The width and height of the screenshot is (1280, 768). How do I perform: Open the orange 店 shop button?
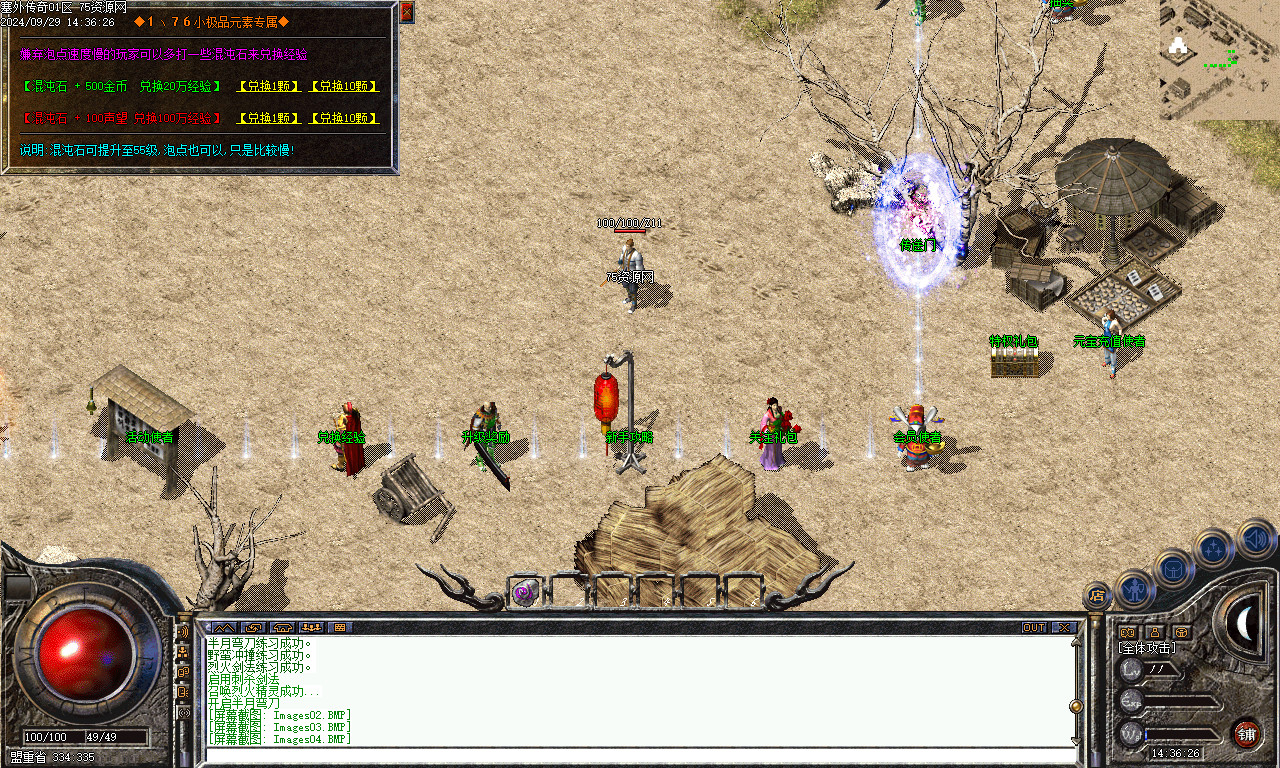coord(1097,596)
